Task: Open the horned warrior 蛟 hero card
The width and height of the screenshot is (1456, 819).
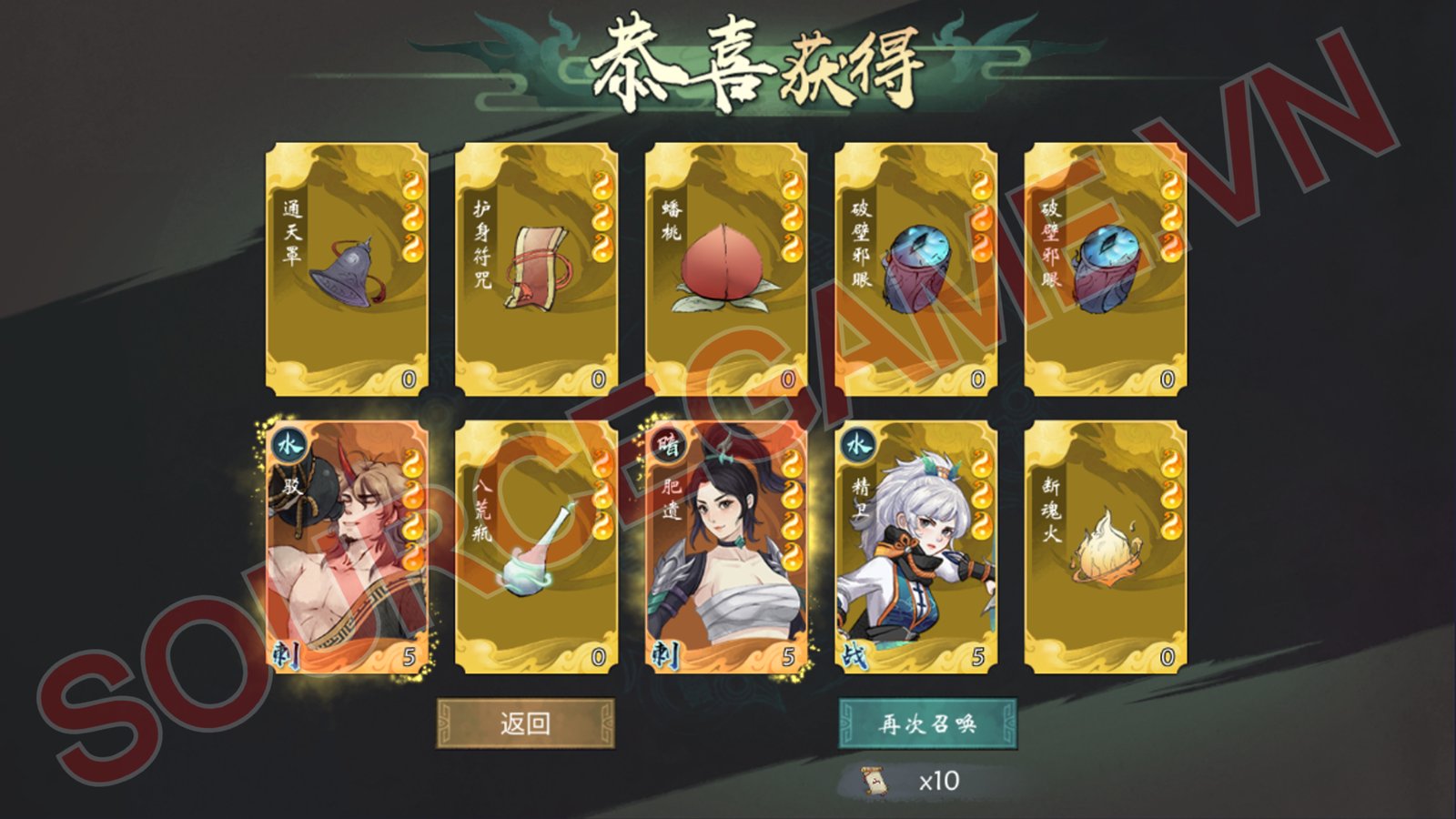Action: (x=347, y=546)
